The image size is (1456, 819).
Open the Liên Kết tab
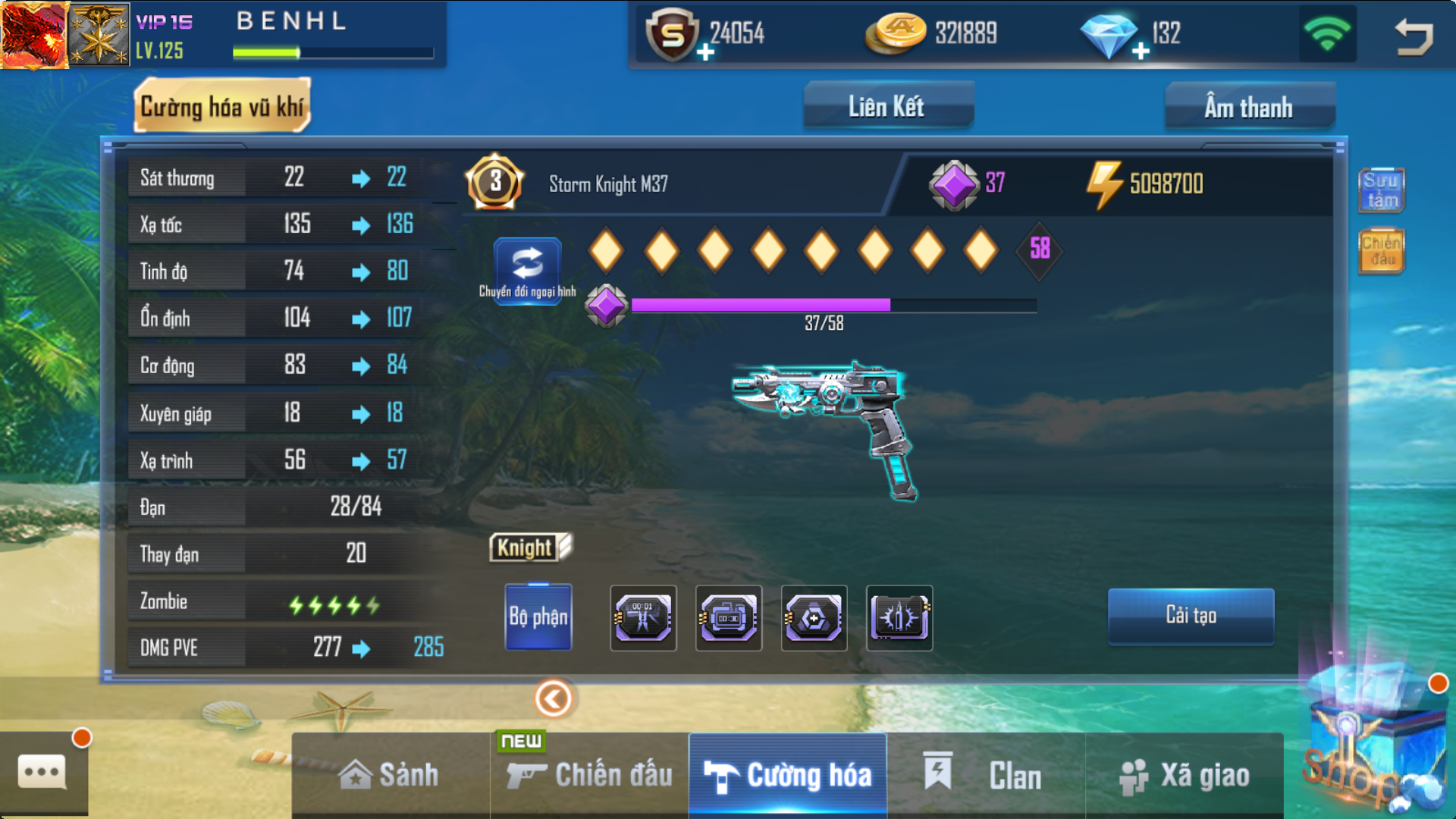(x=887, y=107)
